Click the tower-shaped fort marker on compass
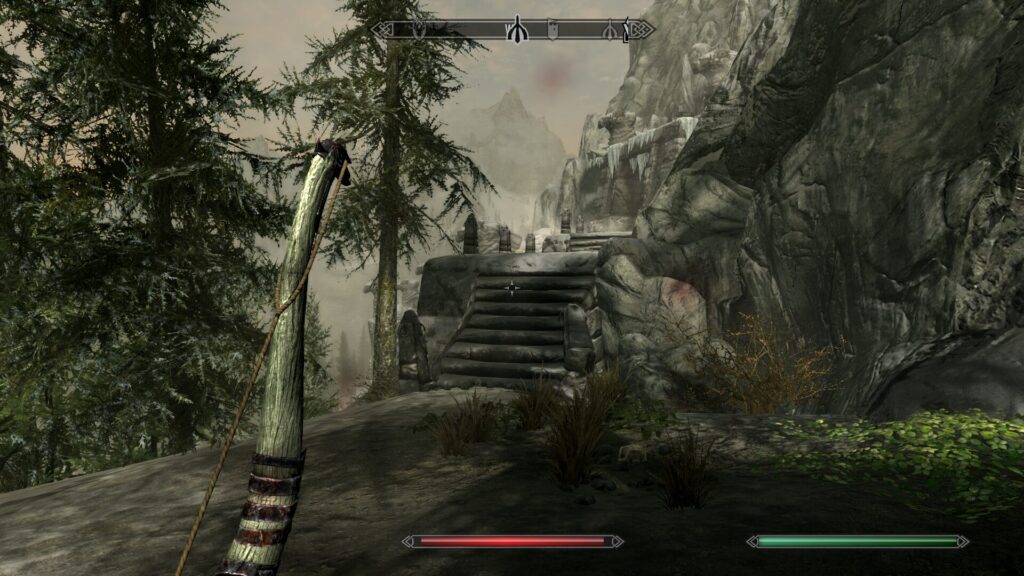 (x=552, y=30)
